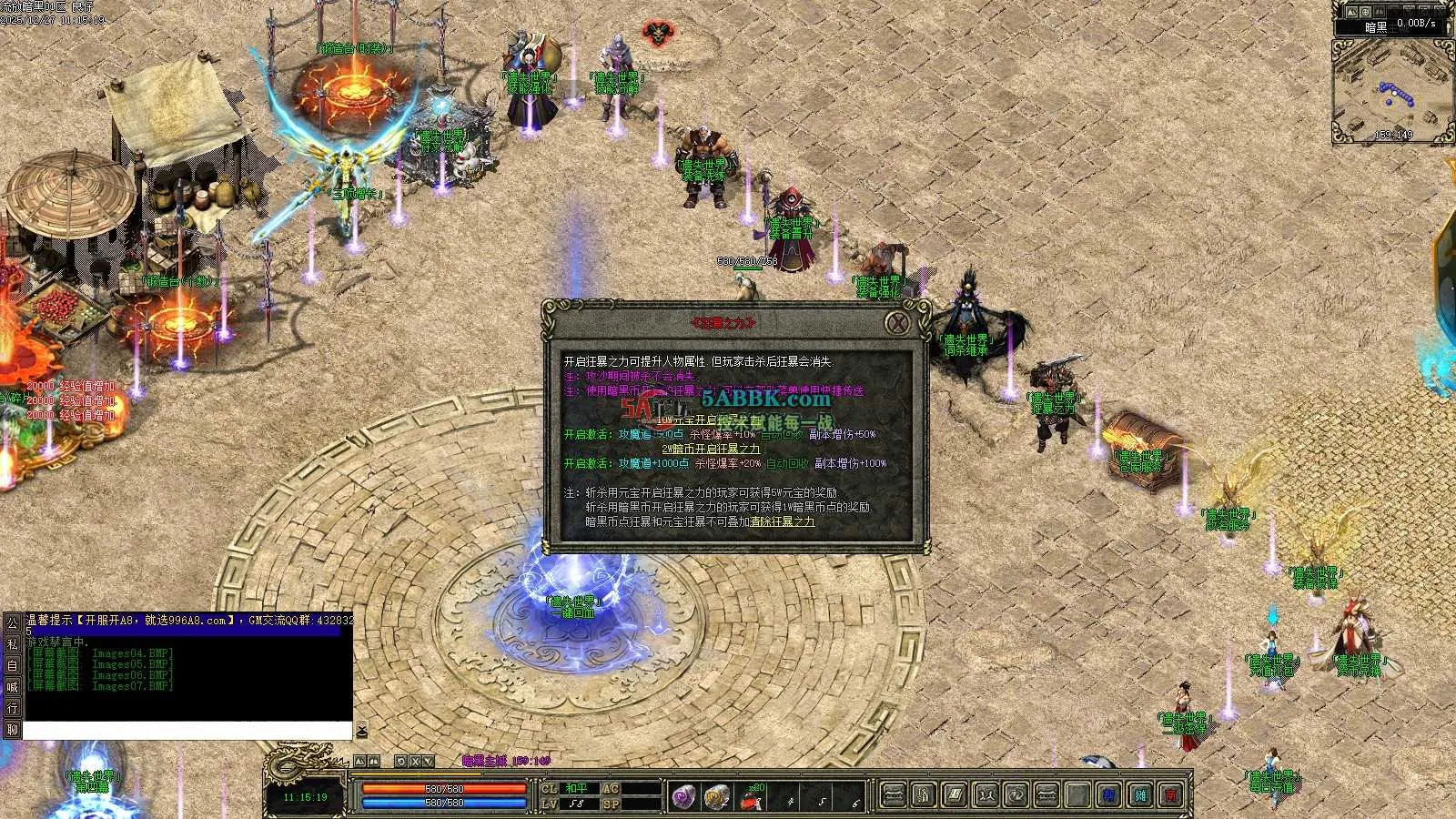Use the orange scroll in the hotbar
Image resolution: width=1456 pixels, height=819 pixels.
click(717, 797)
